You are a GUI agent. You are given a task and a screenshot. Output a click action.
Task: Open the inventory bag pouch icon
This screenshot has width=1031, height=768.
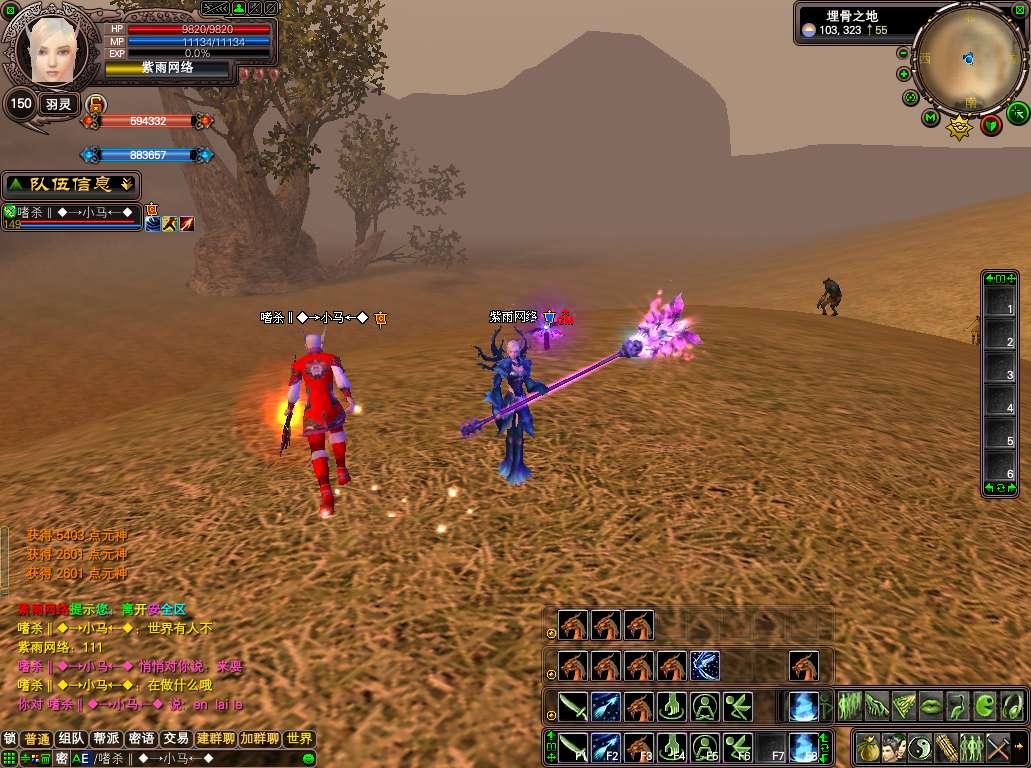click(866, 747)
